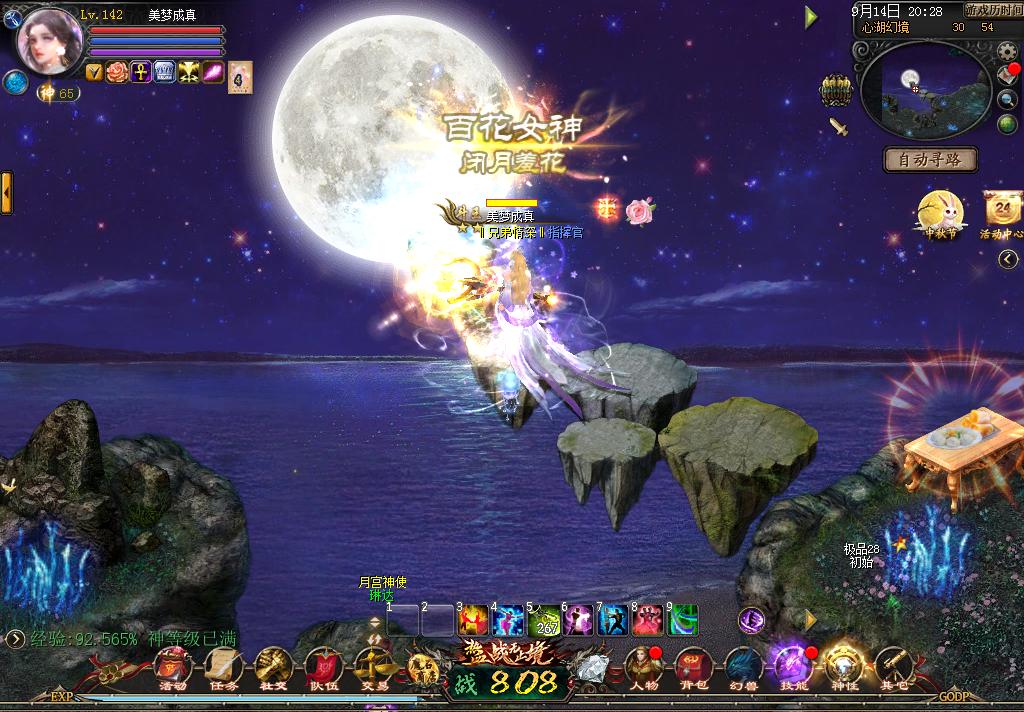Open the 活动 (Activities) menu
Screen dimensions: 1024x712
click(173, 664)
